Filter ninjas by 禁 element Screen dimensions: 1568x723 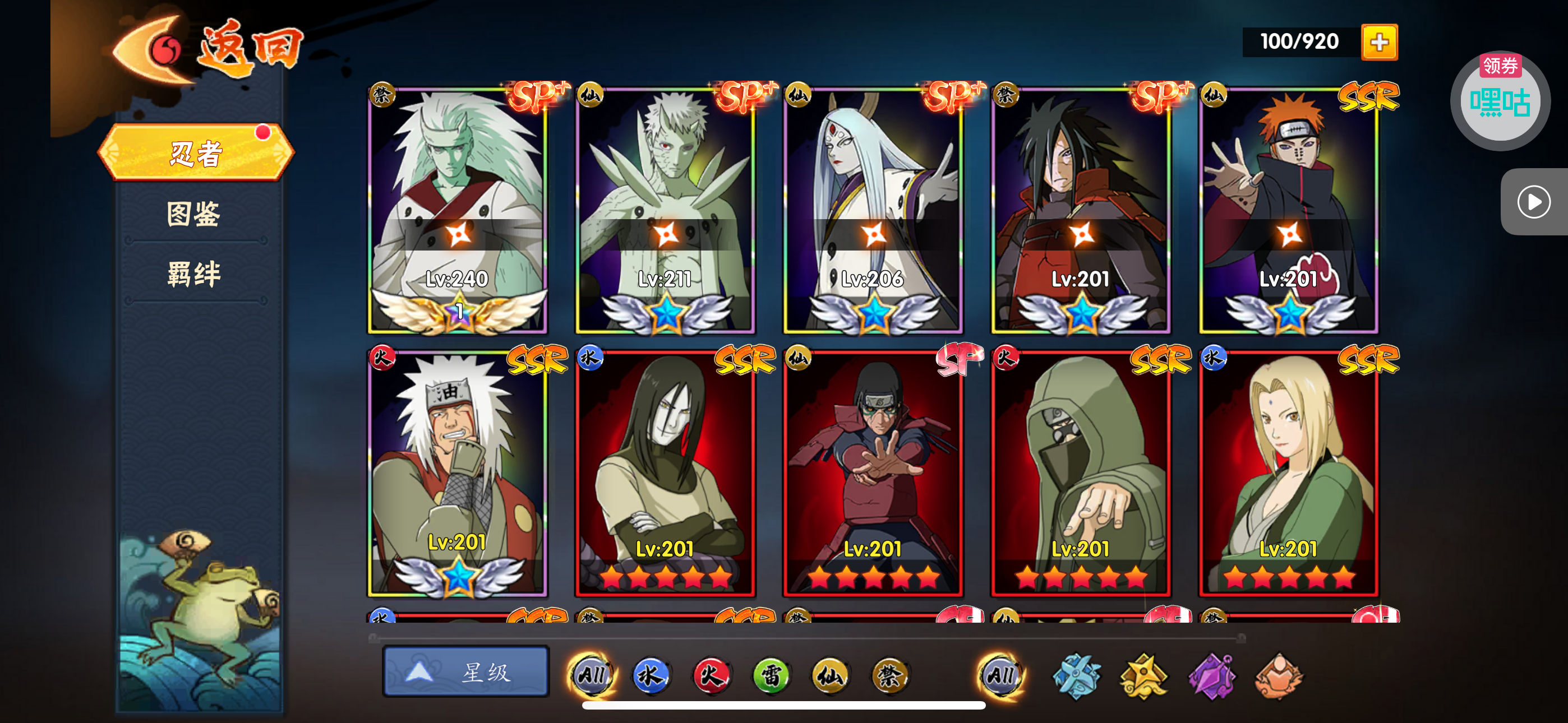click(889, 675)
